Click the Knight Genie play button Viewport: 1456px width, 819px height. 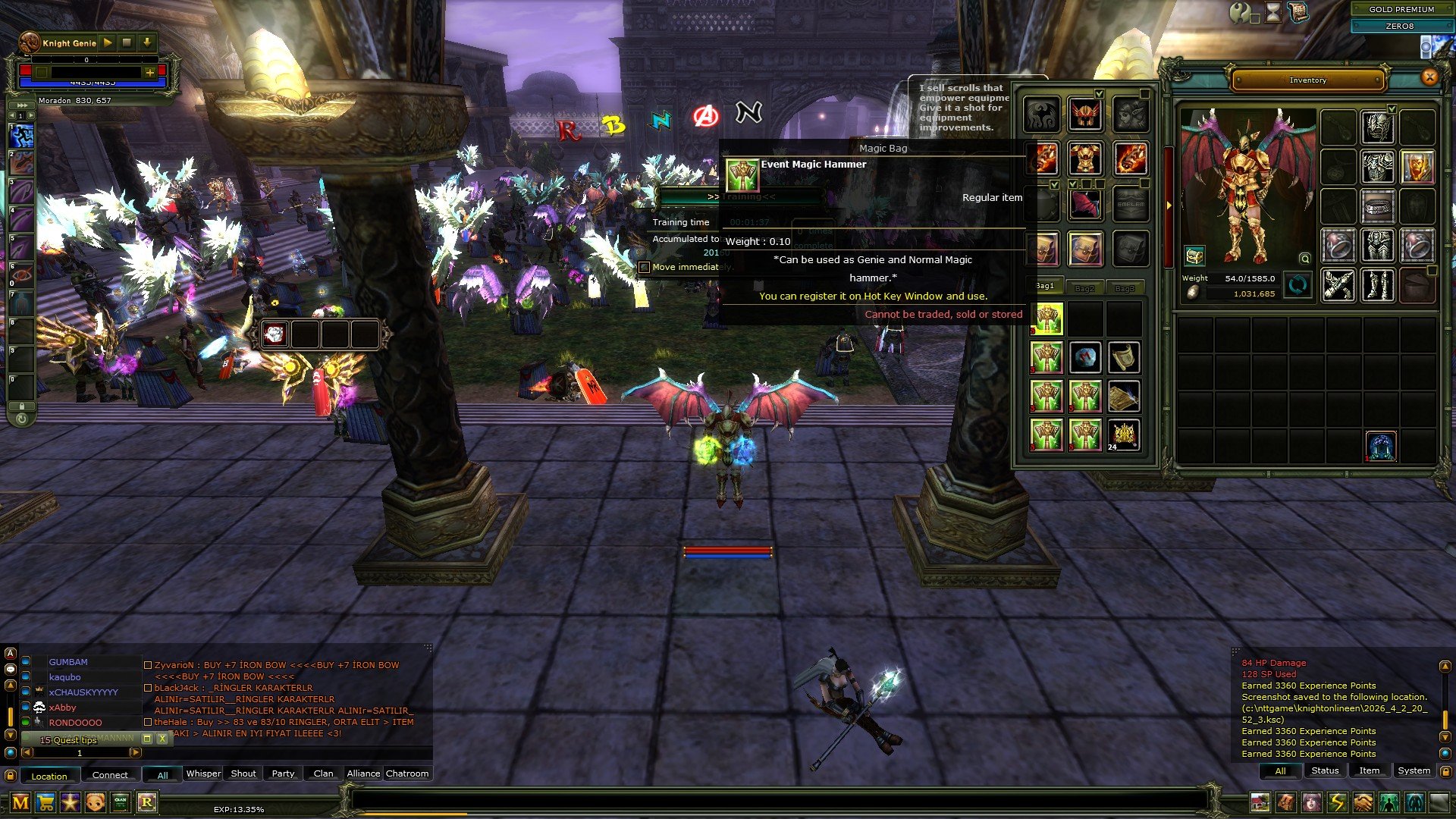(x=108, y=43)
